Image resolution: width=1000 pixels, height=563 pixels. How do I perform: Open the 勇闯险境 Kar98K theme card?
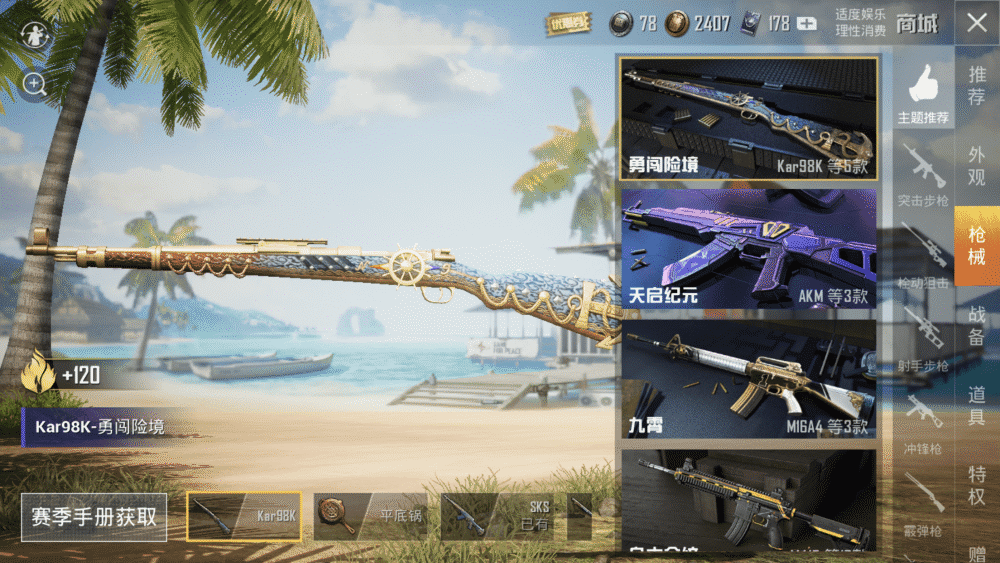coord(749,119)
